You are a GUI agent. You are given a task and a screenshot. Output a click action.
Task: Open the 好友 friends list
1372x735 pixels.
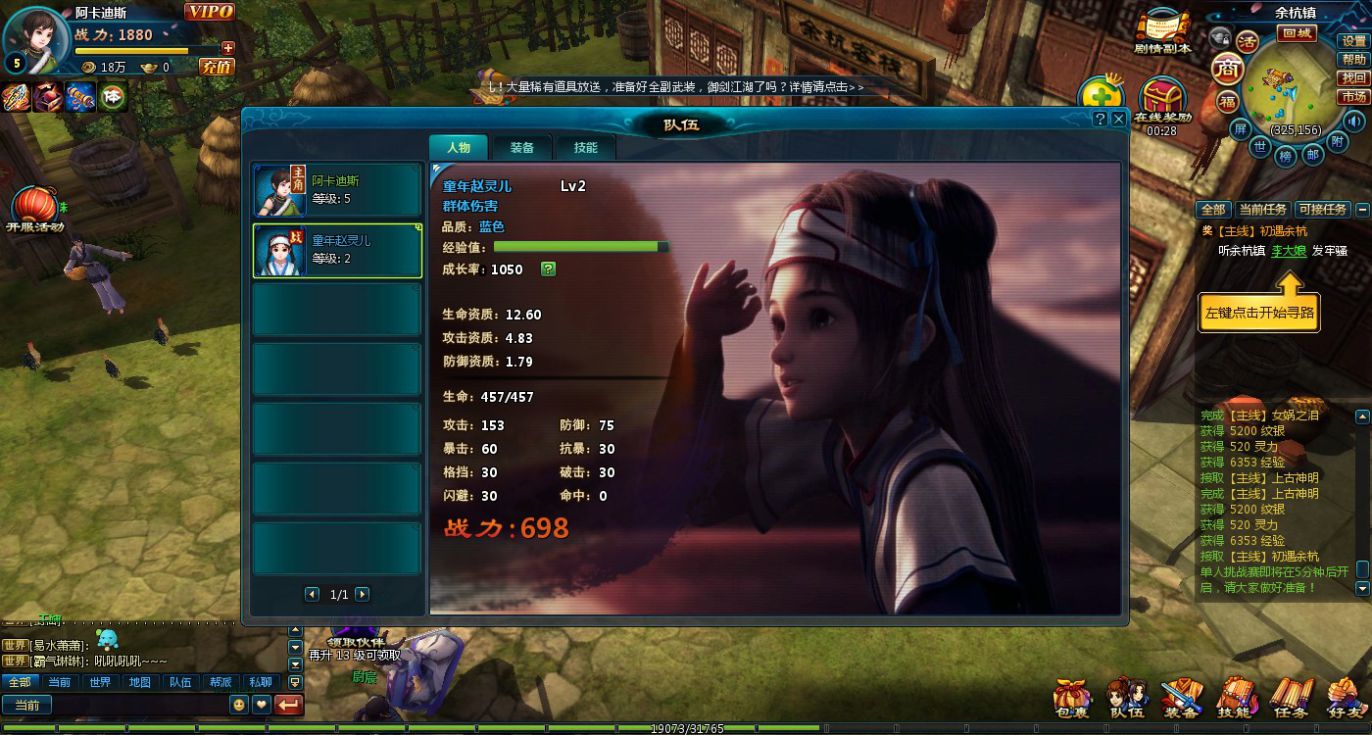click(1344, 698)
